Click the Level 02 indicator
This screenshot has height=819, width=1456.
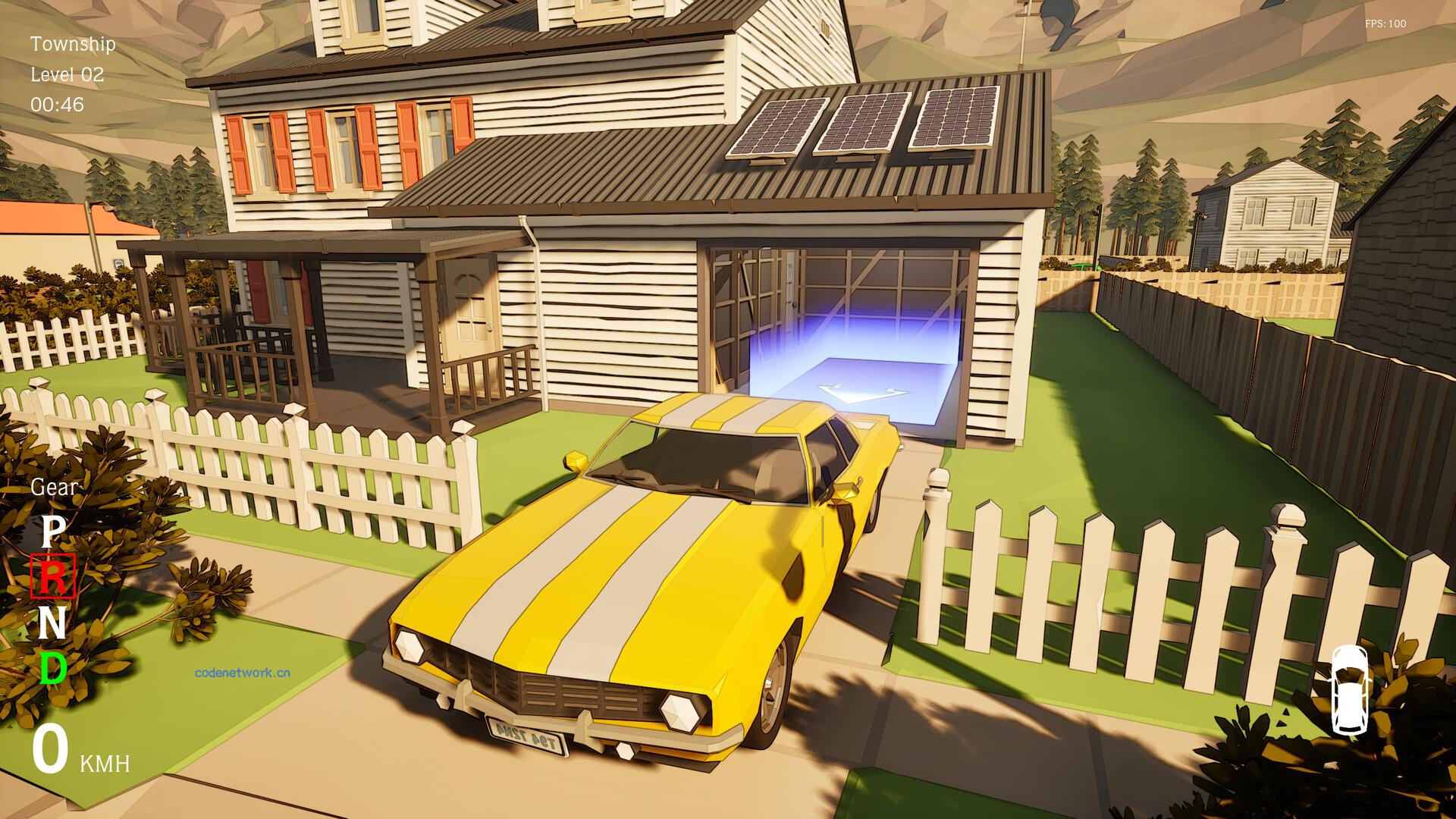[x=67, y=74]
